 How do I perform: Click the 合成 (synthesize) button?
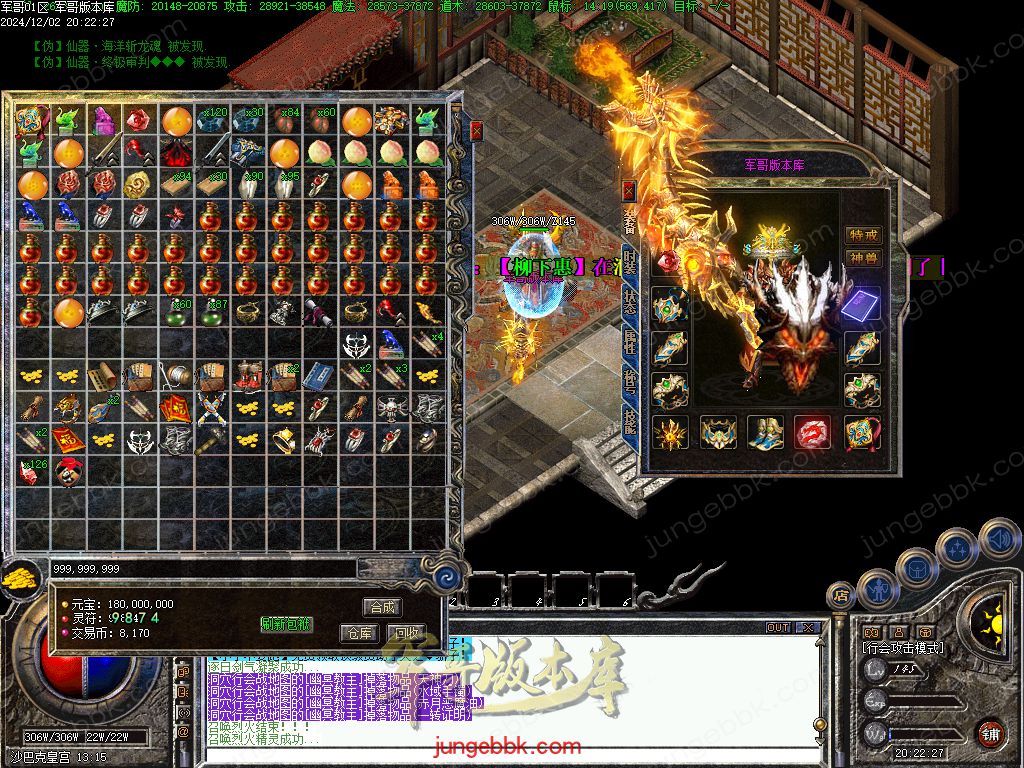pyautogui.click(x=382, y=607)
